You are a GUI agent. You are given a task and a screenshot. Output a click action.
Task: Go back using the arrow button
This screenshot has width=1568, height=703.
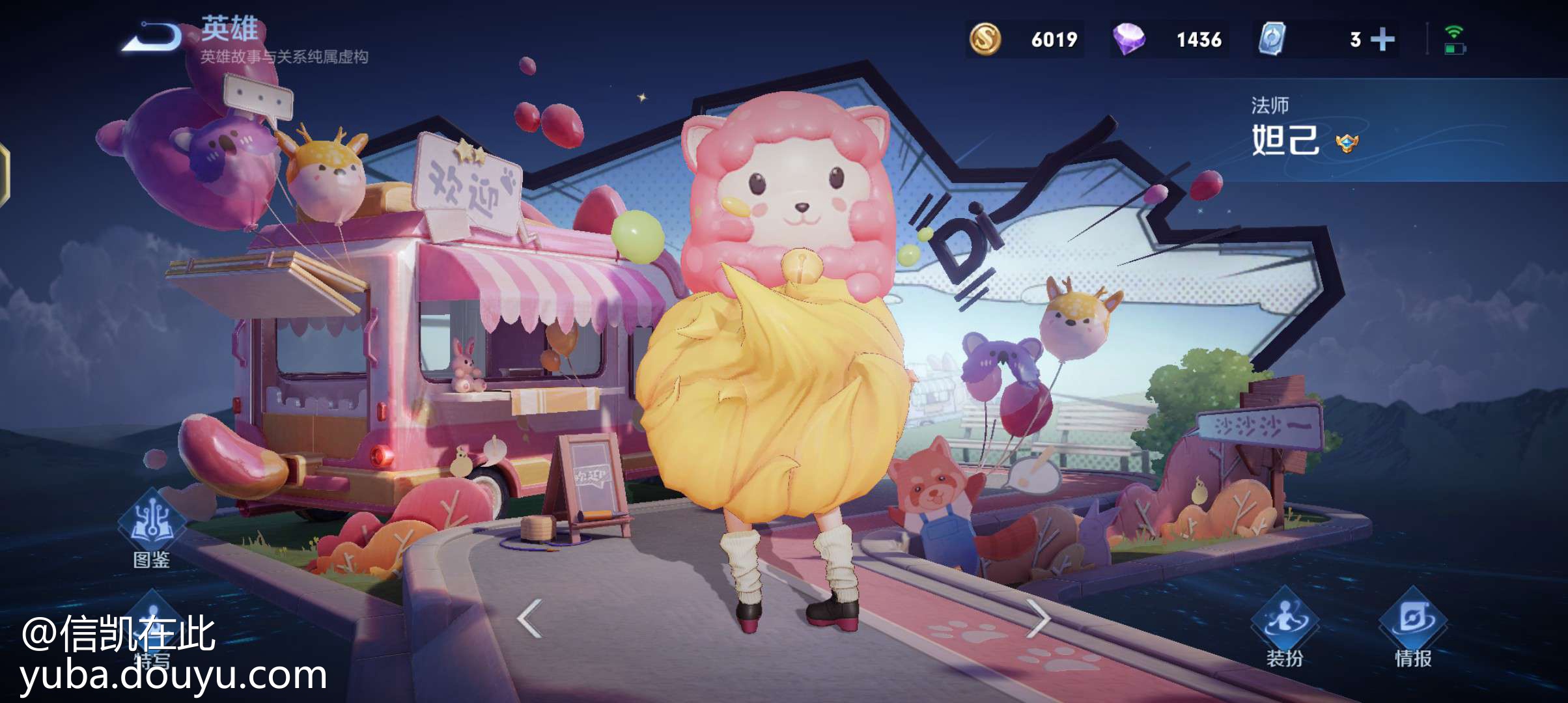(x=152, y=37)
